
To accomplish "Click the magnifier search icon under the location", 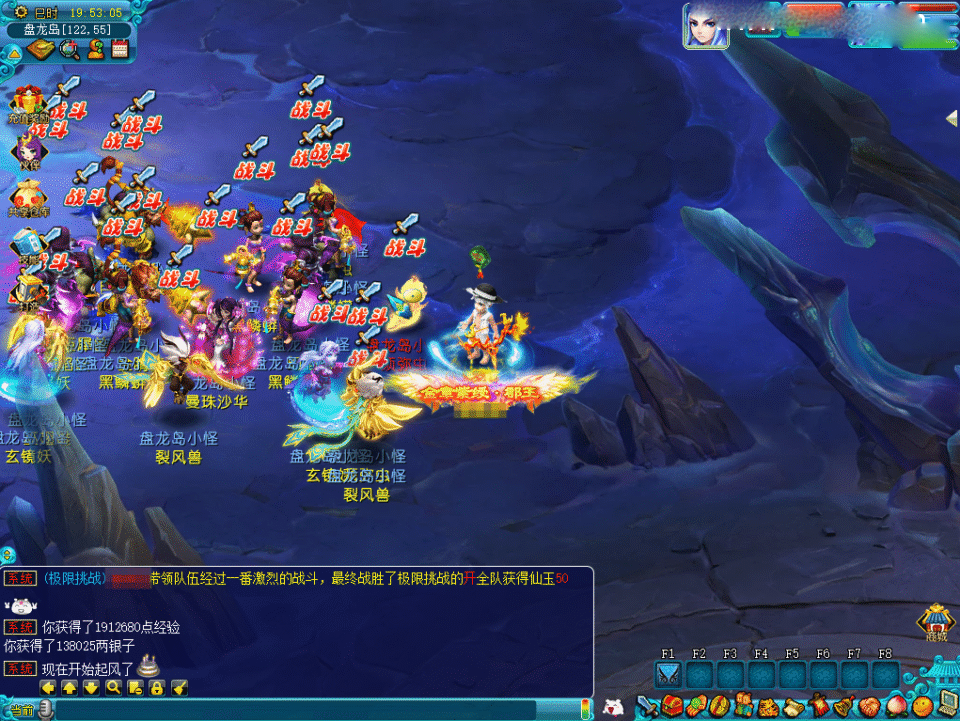I will [x=69, y=49].
